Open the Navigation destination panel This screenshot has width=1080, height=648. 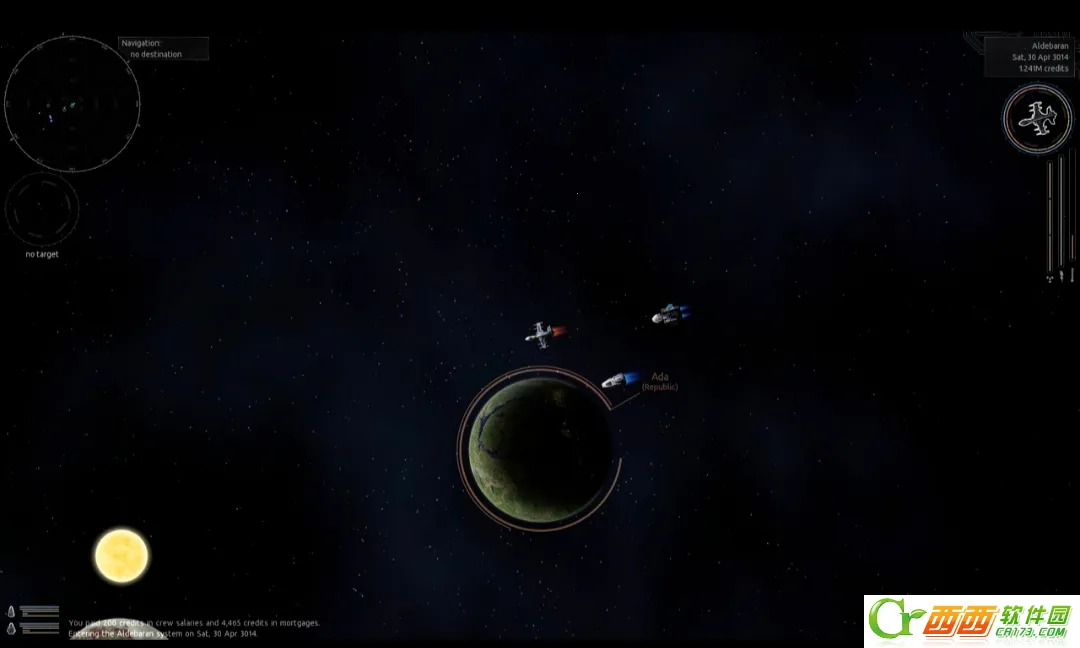click(x=164, y=48)
